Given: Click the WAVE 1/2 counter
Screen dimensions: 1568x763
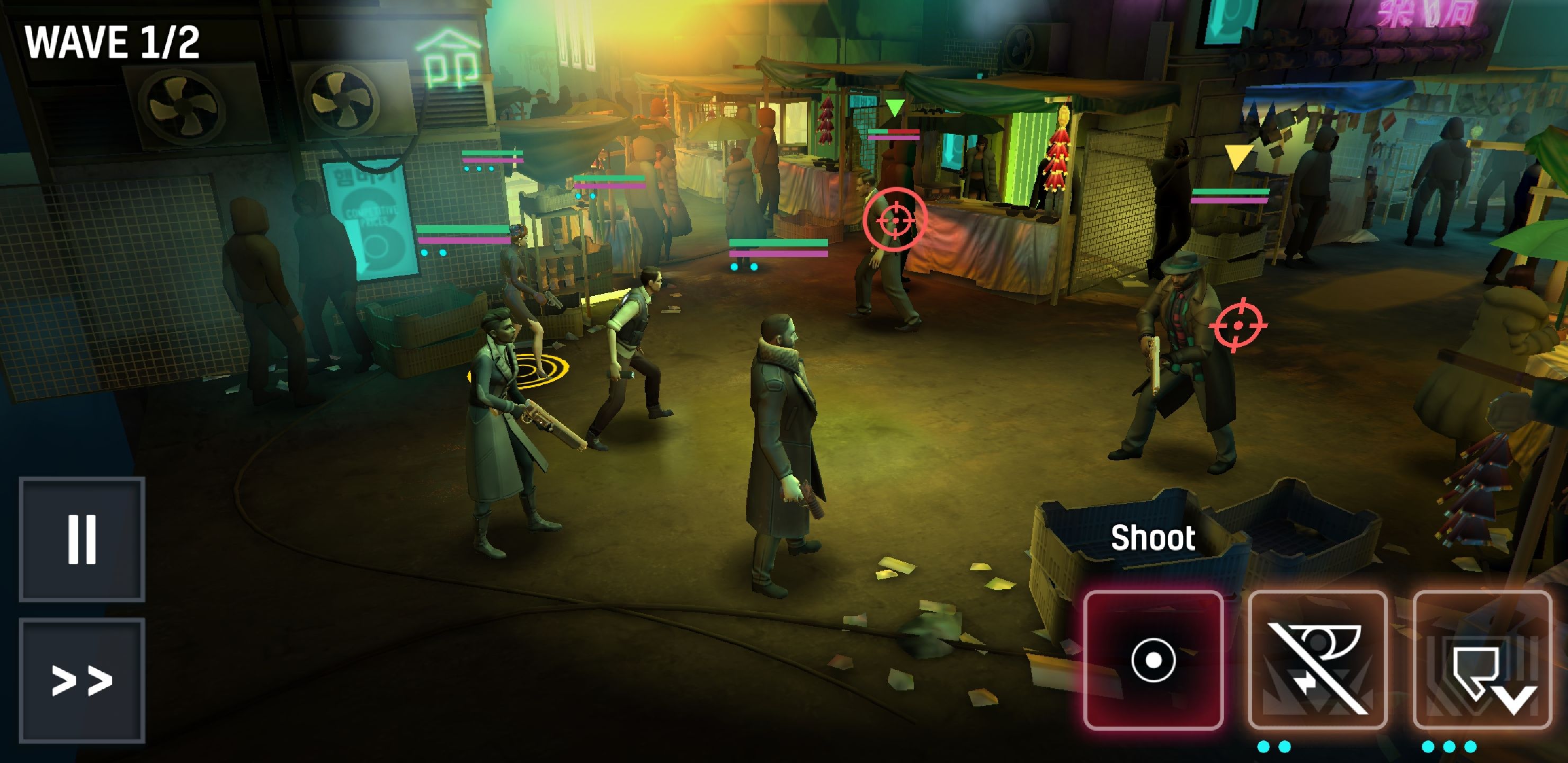Looking at the screenshot, I should coord(113,41).
